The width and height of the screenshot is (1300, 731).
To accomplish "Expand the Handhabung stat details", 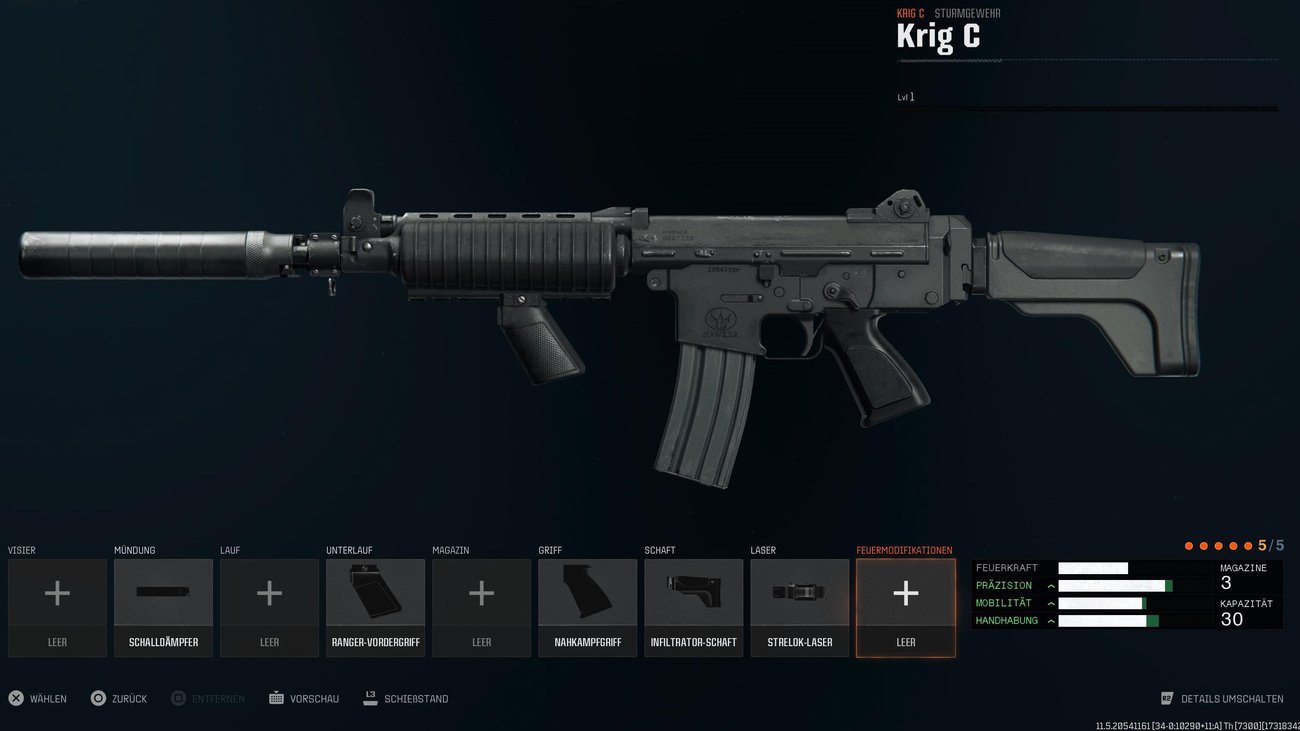I will click(x=1052, y=620).
